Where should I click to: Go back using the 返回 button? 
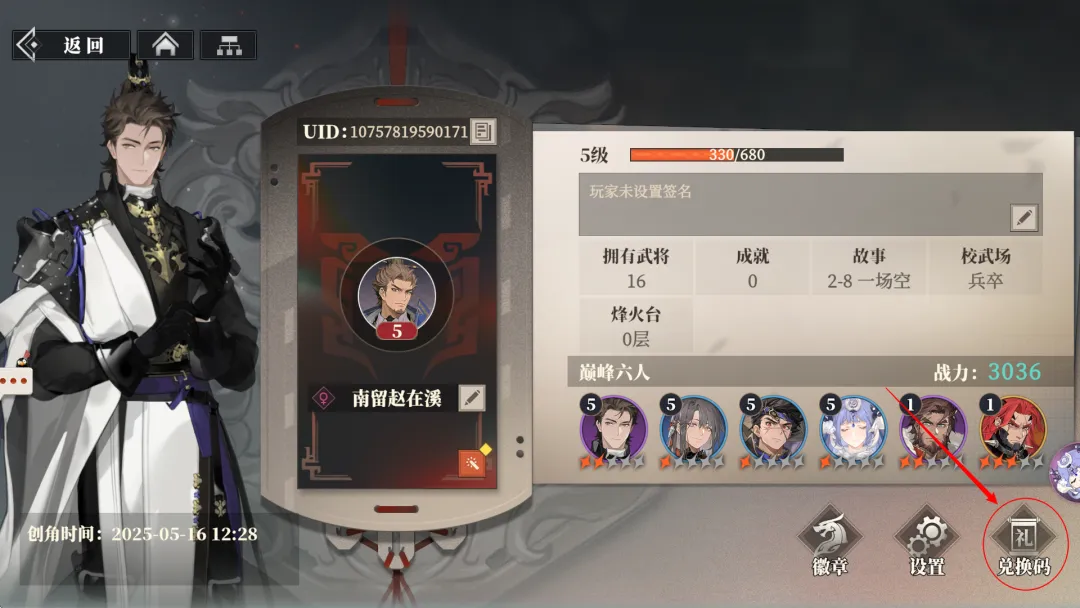72,45
